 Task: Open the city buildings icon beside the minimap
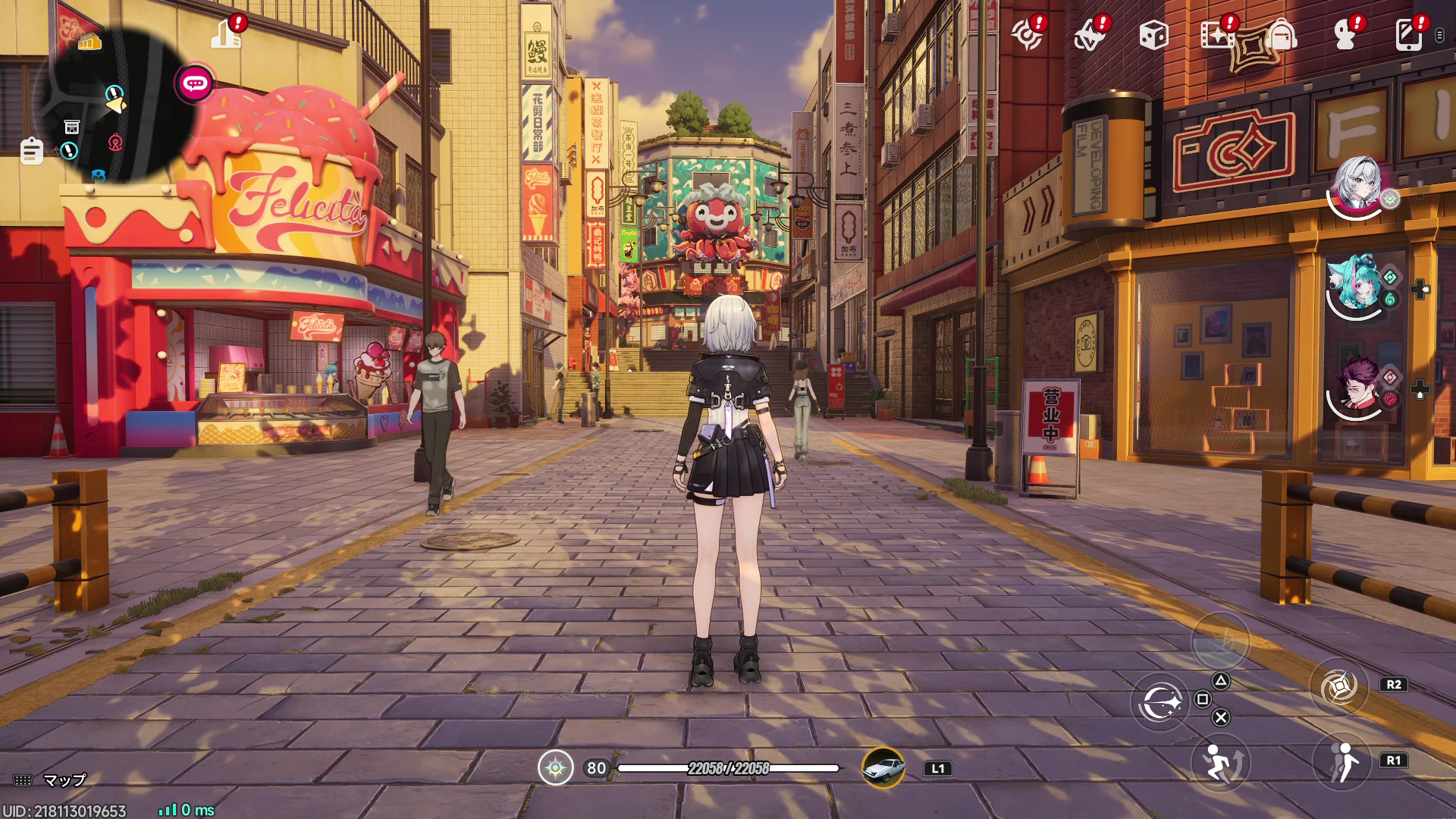tap(225, 34)
